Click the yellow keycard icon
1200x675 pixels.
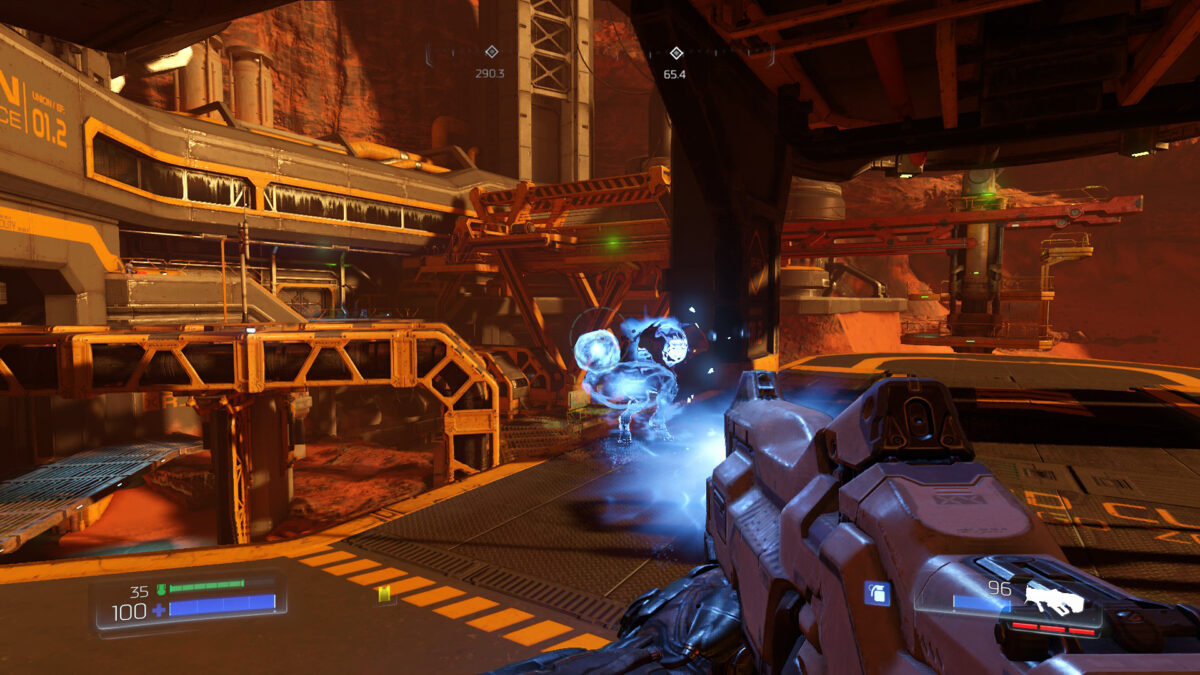pos(385,595)
